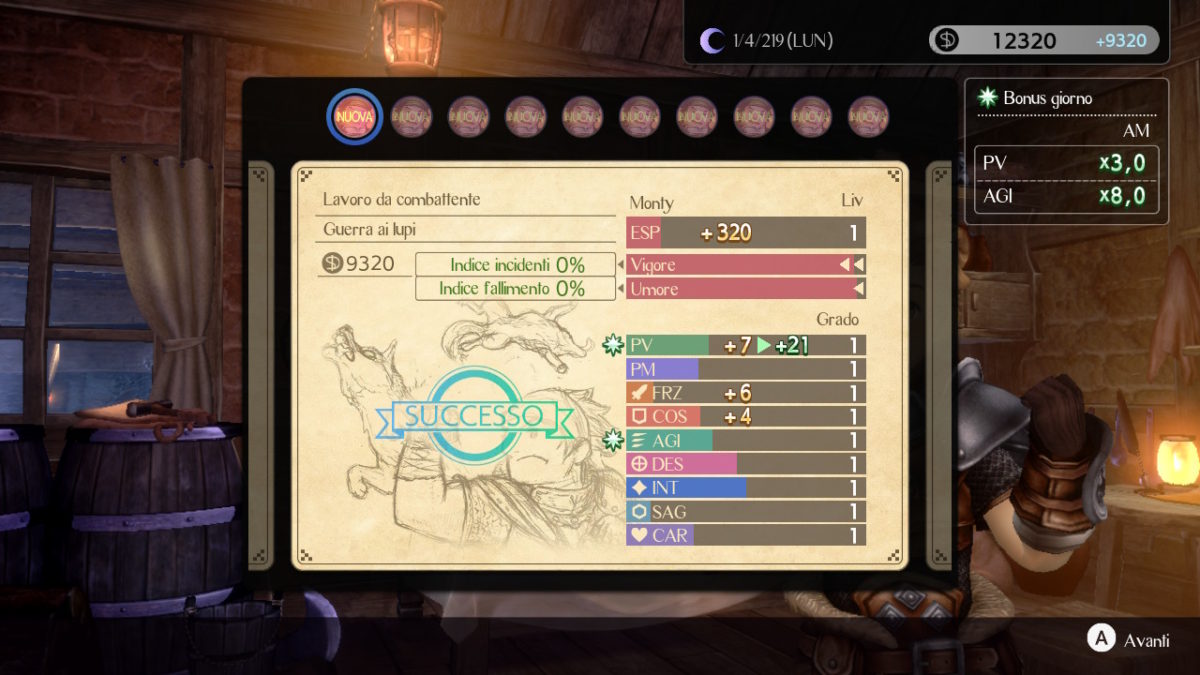The height and width of the screenshot is (675, 1200).
Task: Select the highlighted NUOVA badge with blue ring
Action: [x=355, y=117]
